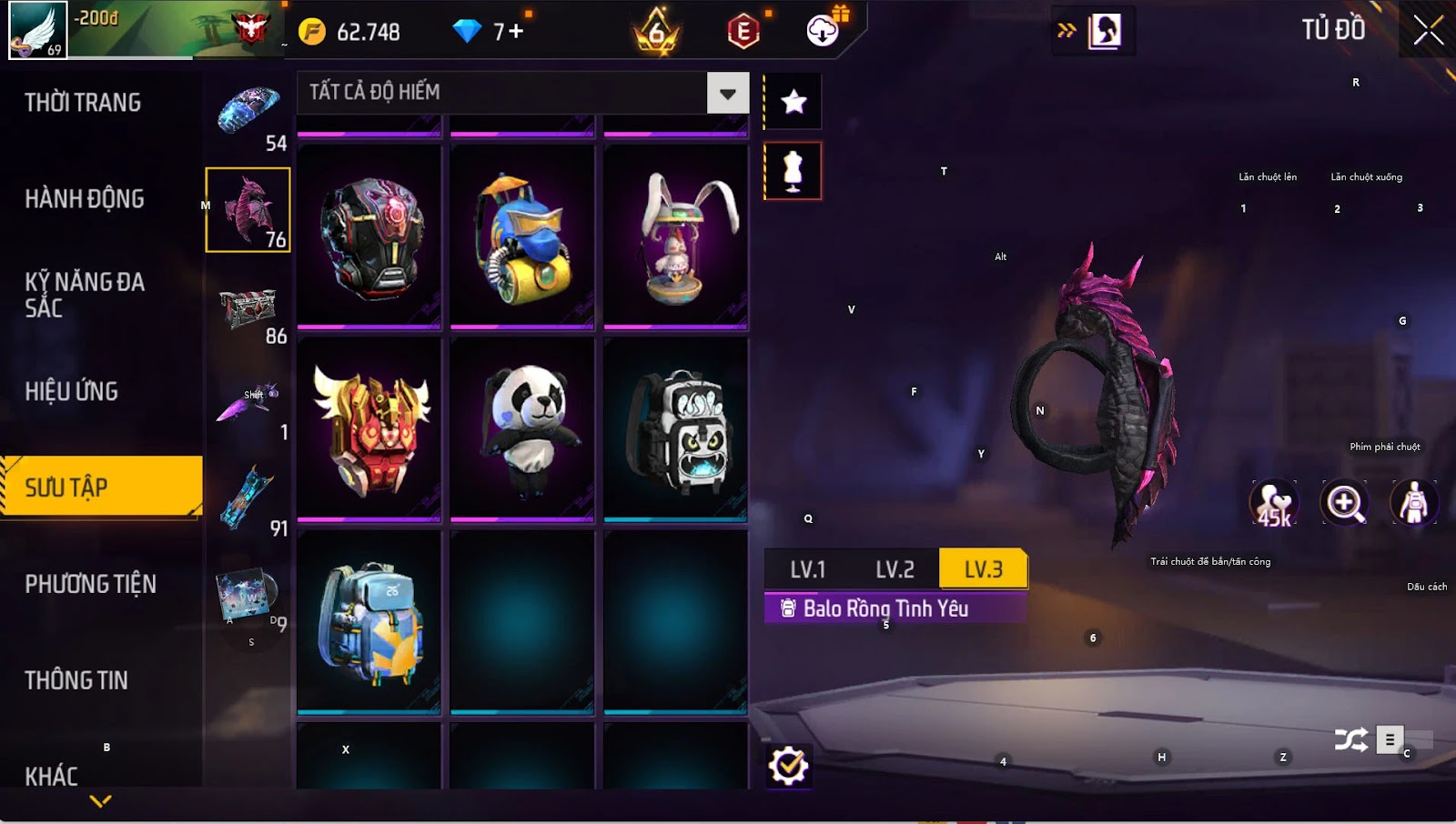
Task: Open the Phương Tiện category
Action: tap(90, 584)
